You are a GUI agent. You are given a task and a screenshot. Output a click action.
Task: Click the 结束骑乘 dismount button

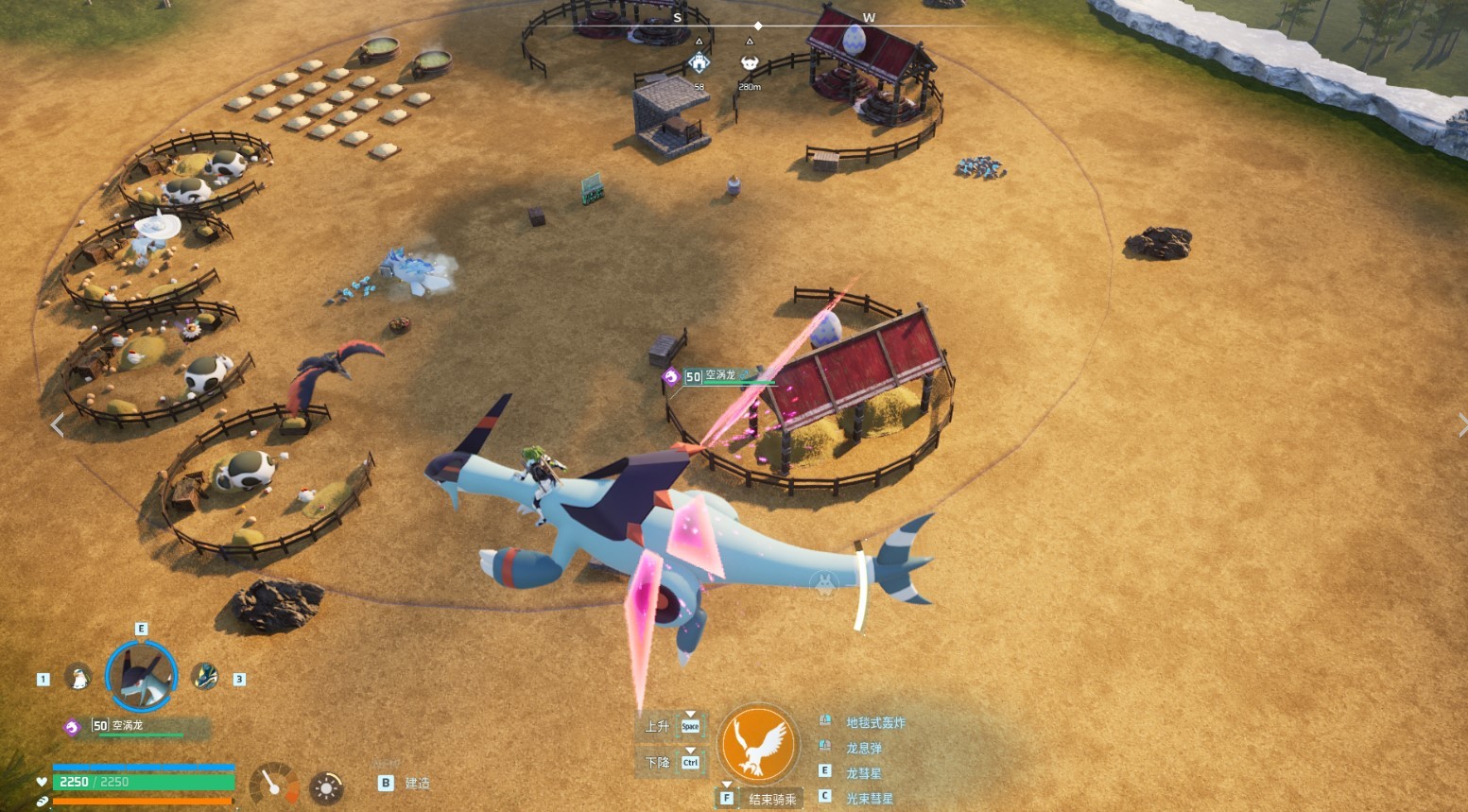(771, 800)
